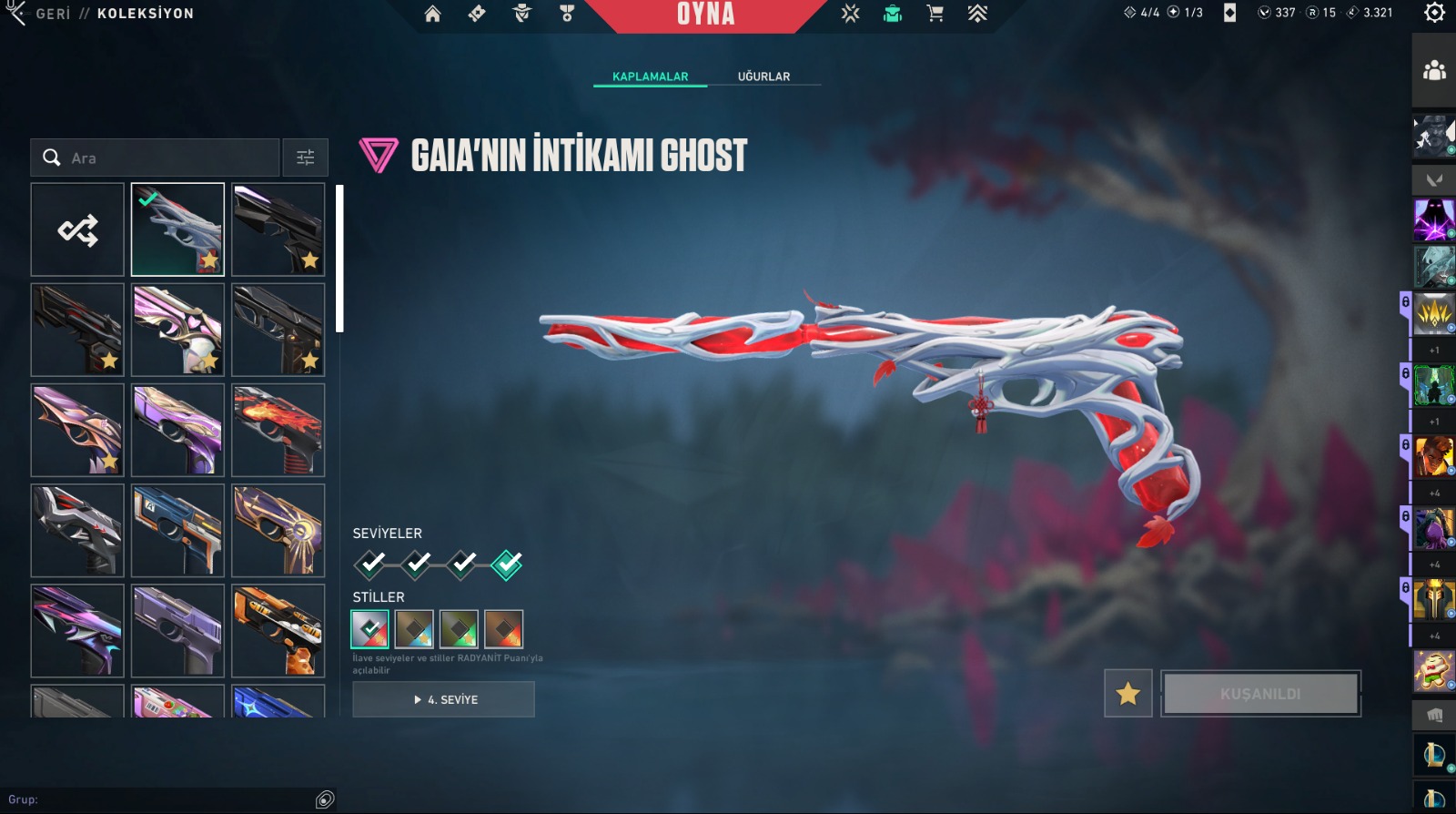Toggle the favorite star button
Image resolution: width=1456 pixels, height=814 pixels.
(x=1128, y=694)
